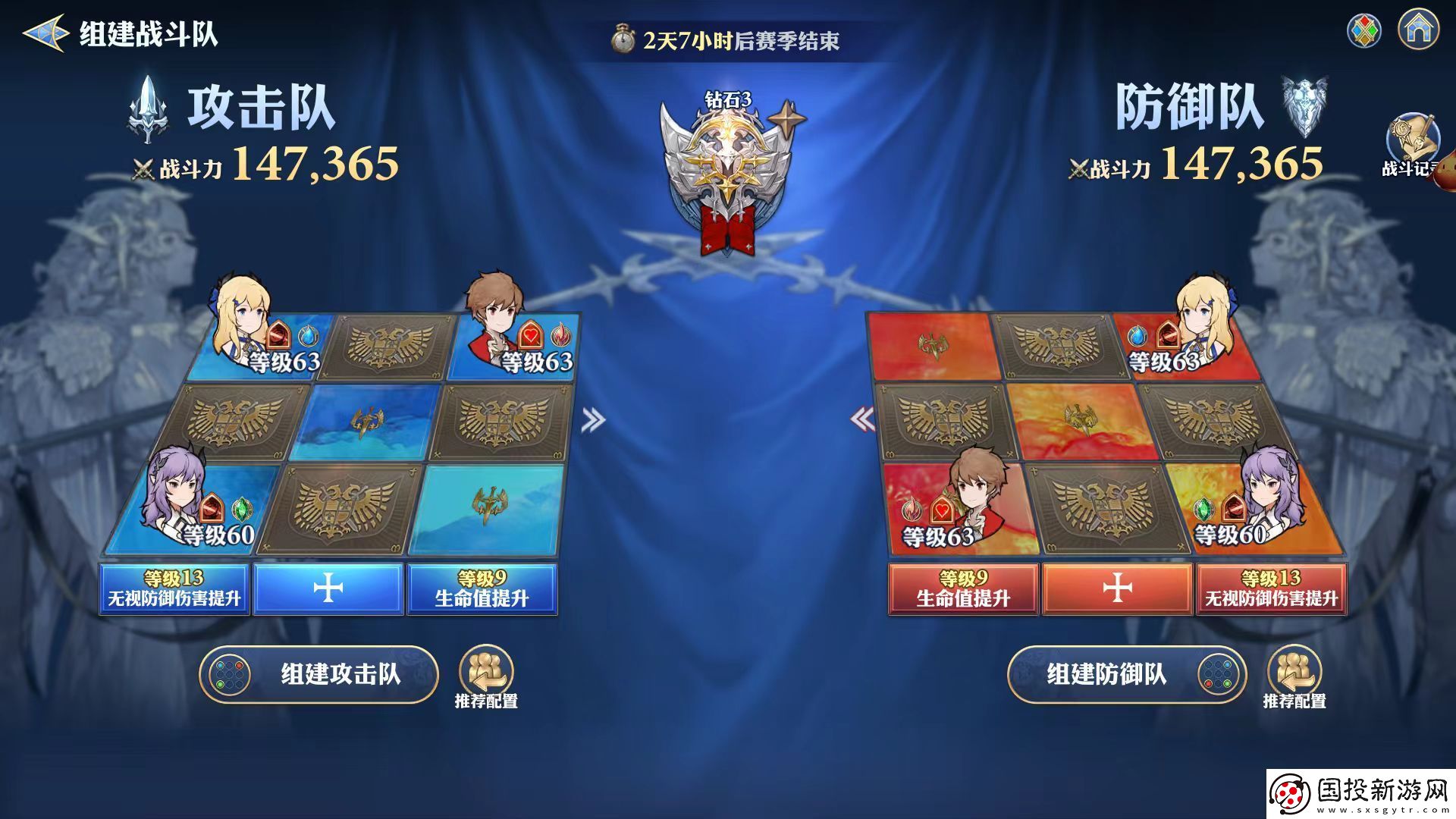Screen dimensions: 1456x819
Task: Click the 等级13 无视防御伤害提升 buff plate
Action: tap(173, 588)
